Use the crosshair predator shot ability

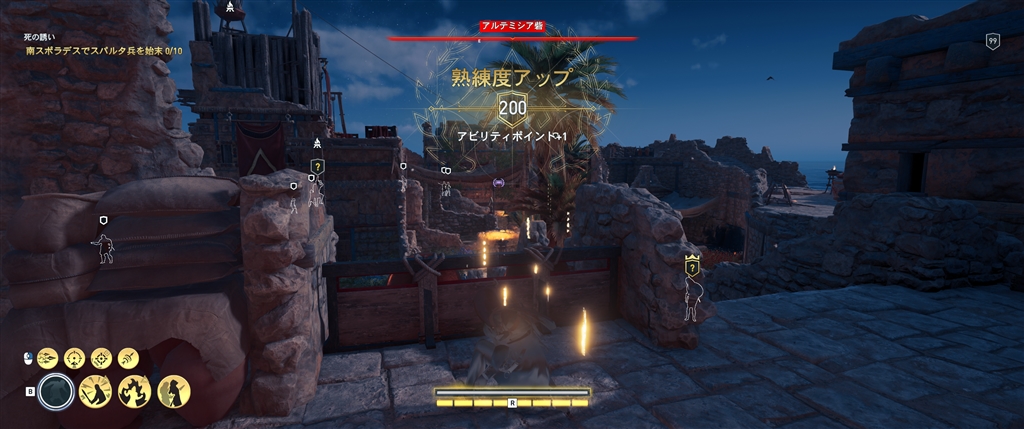[75, 358]
